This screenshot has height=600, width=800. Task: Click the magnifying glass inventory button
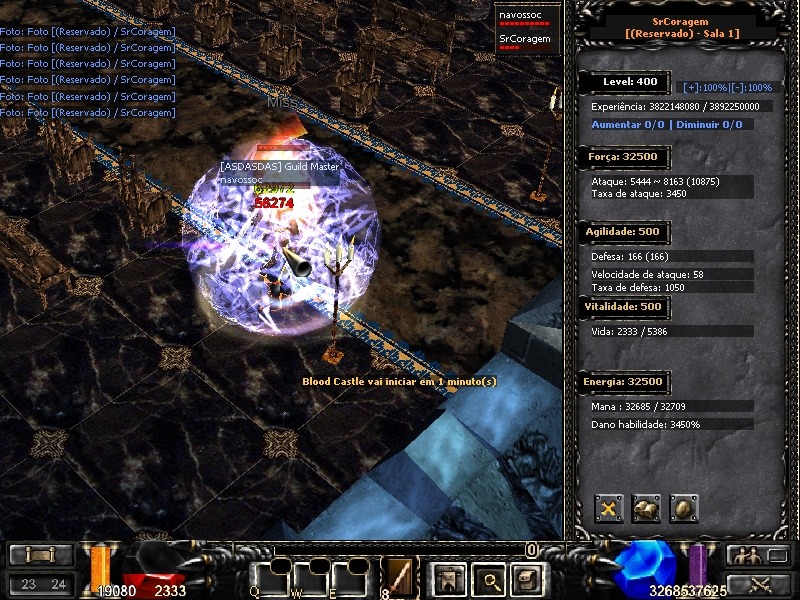(x=486, y=579)
